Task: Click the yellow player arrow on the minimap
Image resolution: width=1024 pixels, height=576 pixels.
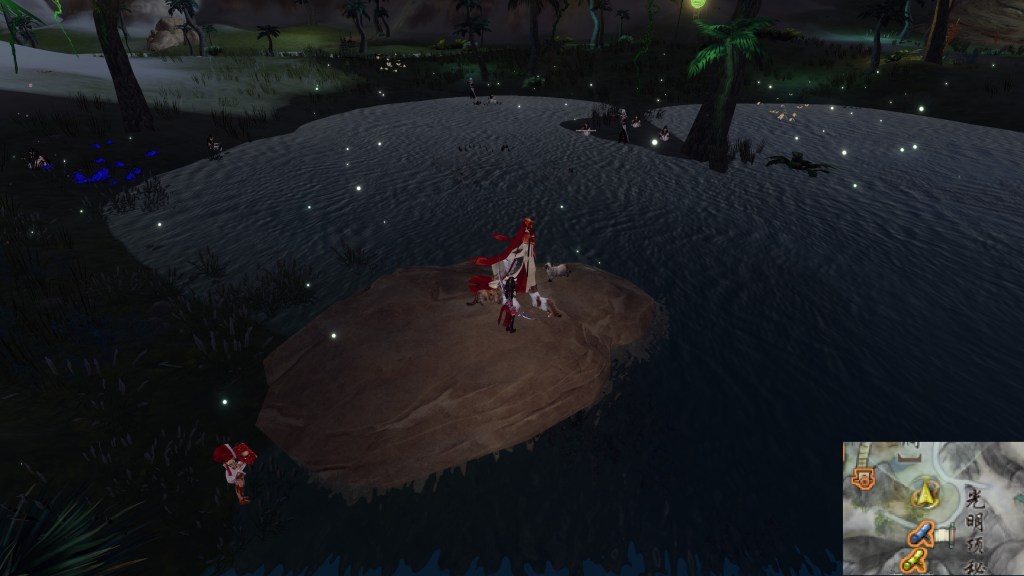Action: (925, 495)
